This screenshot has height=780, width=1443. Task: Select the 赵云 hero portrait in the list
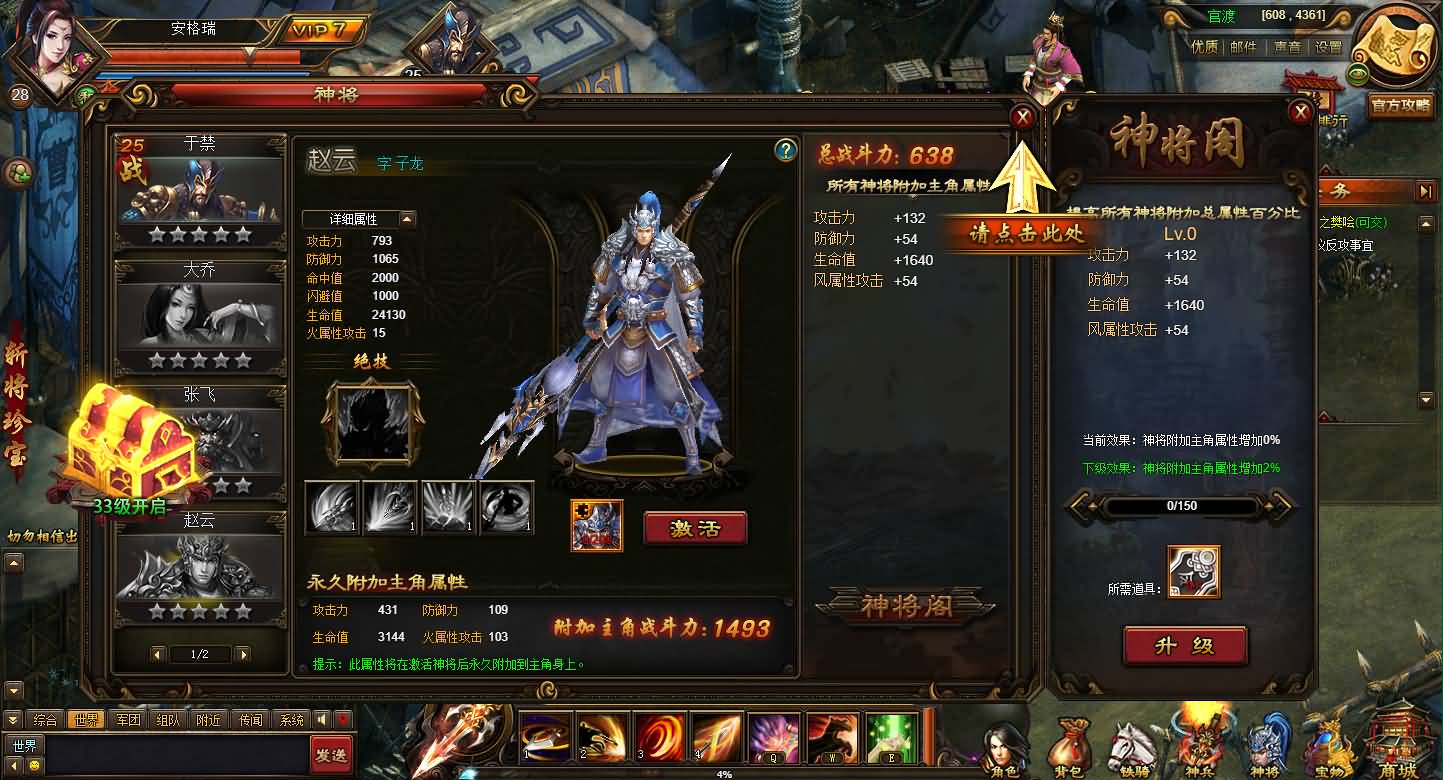tap(198, 565)
